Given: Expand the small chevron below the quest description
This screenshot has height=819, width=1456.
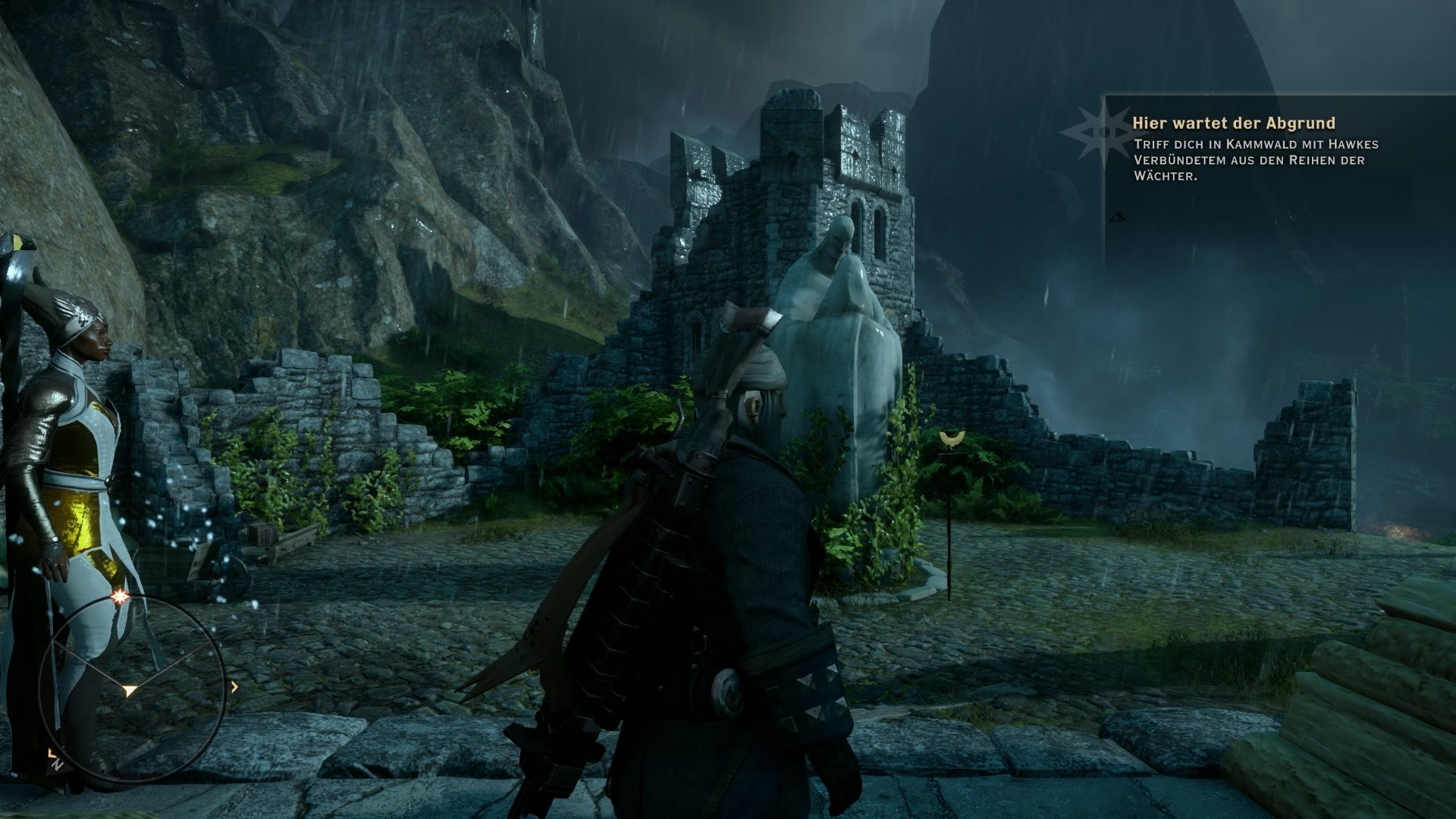Looking at the screenshot, I should coord(1117,218).
